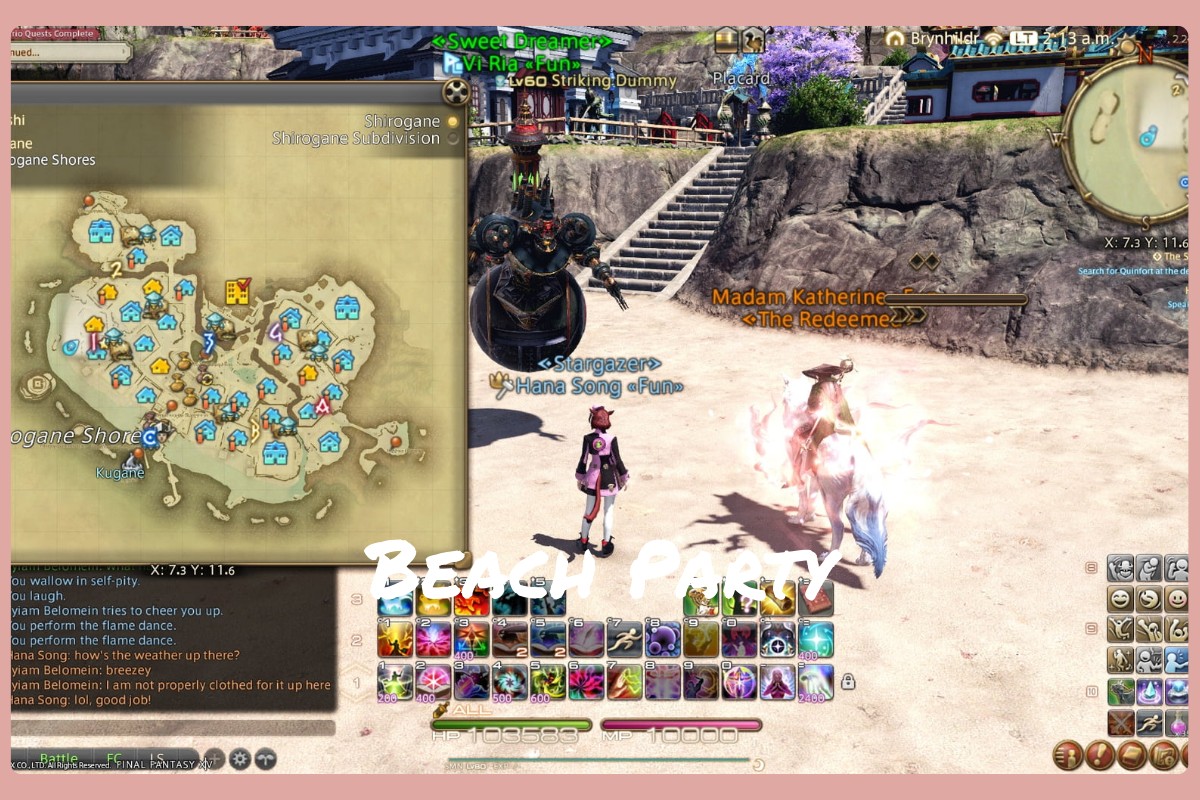
Task: Summon the green dragon mount icon
Action: [1121, 691]
